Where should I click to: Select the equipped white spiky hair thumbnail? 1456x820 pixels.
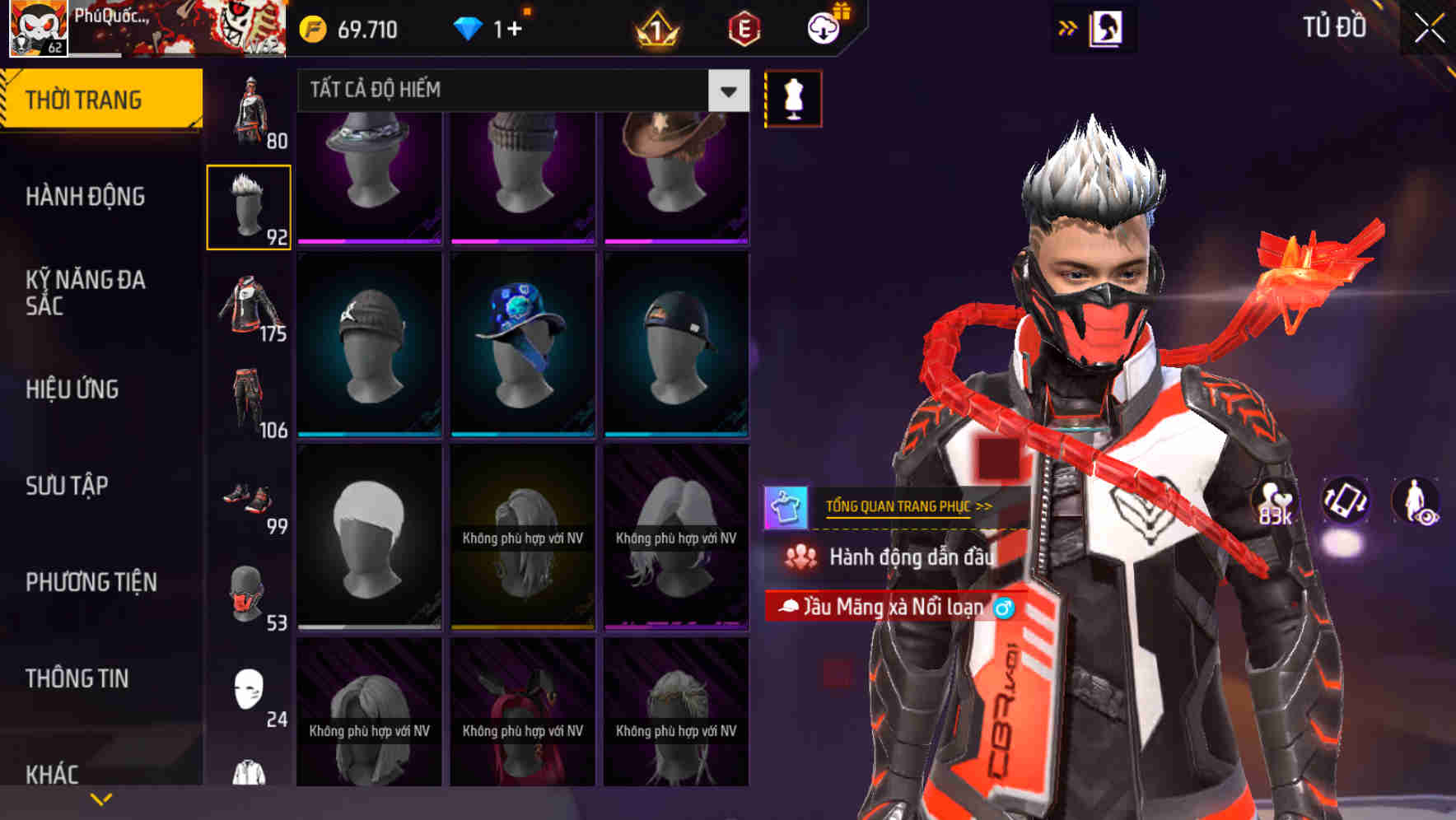[x=249, y=206]
